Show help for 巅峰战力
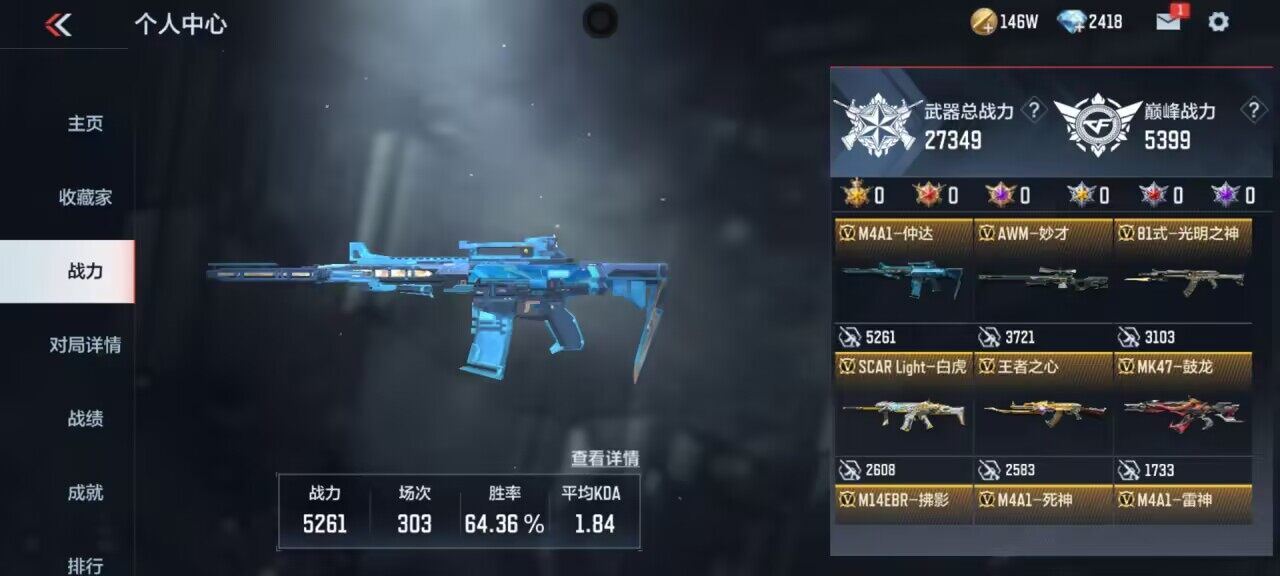This screenshot has height=576, width=1280. click(1252, 110)
